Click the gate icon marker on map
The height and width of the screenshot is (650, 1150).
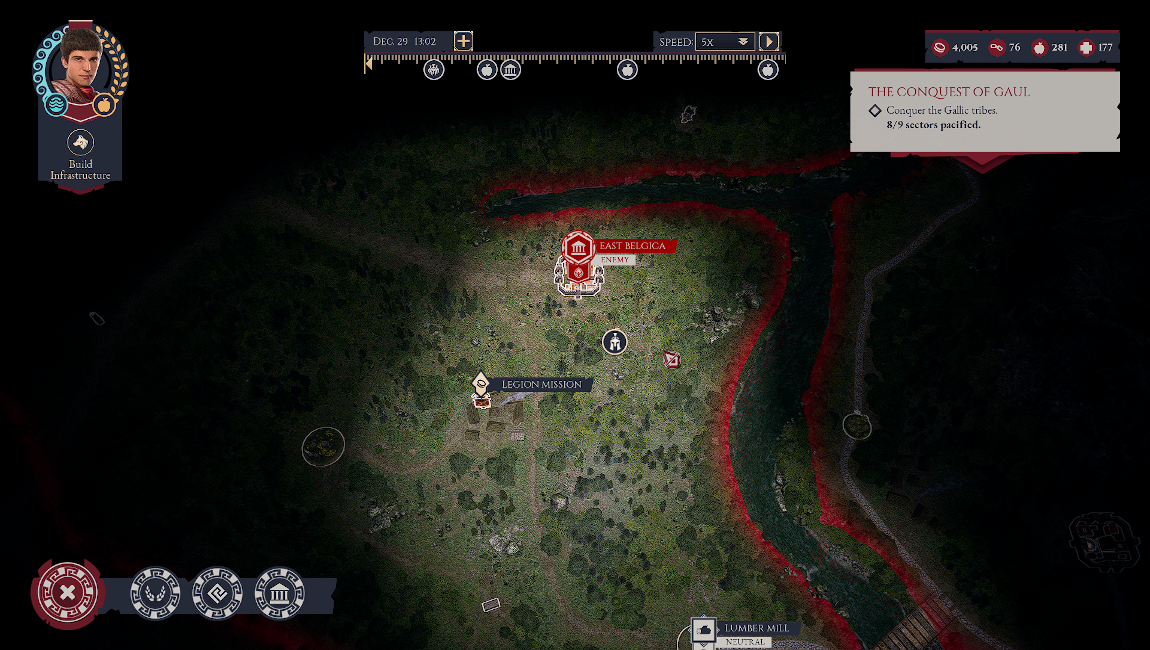point(614,342)
